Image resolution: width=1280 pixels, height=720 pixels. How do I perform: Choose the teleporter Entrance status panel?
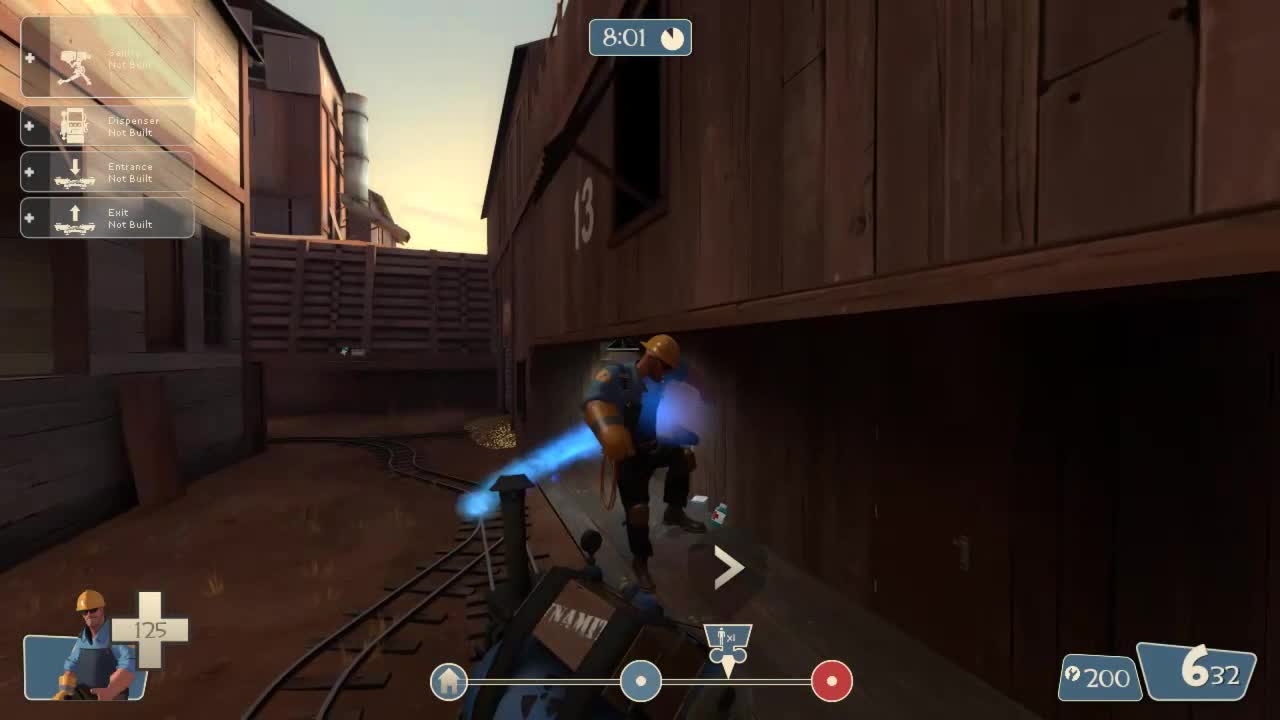[x=107, y=172]
